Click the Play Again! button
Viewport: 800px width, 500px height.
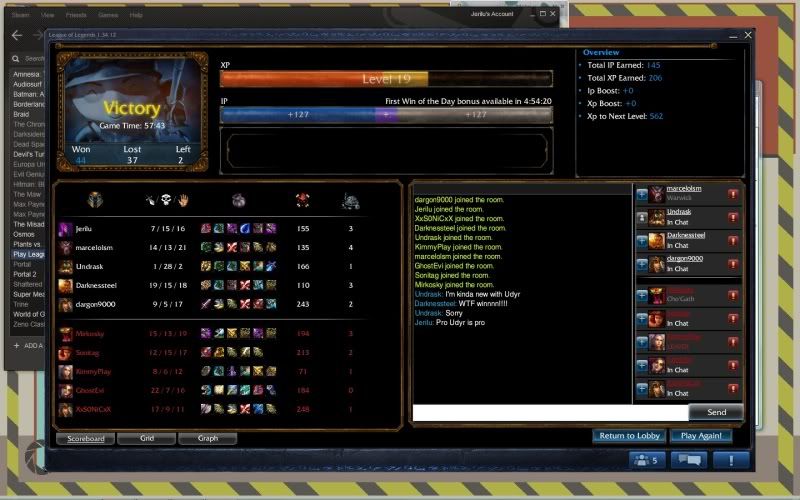(701, 436)
